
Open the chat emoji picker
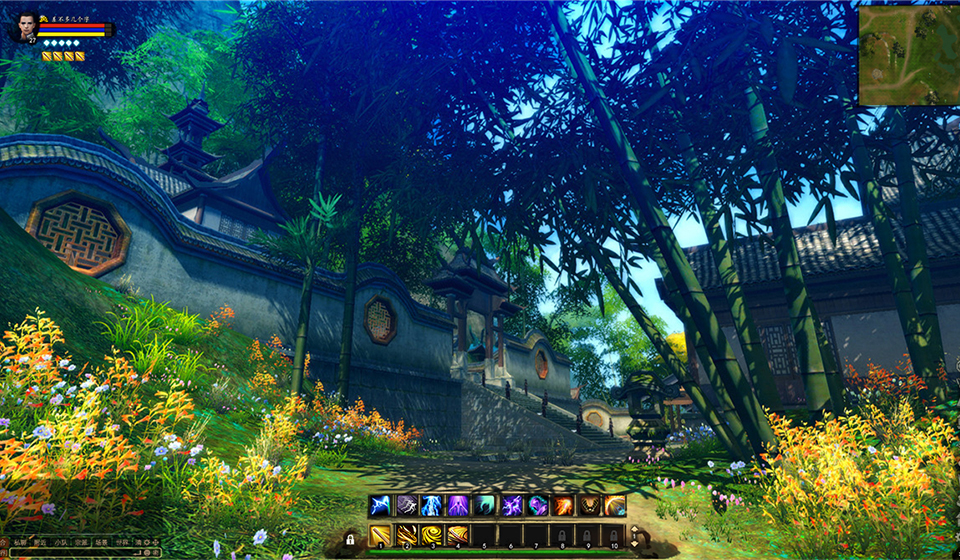click(147, 552)
